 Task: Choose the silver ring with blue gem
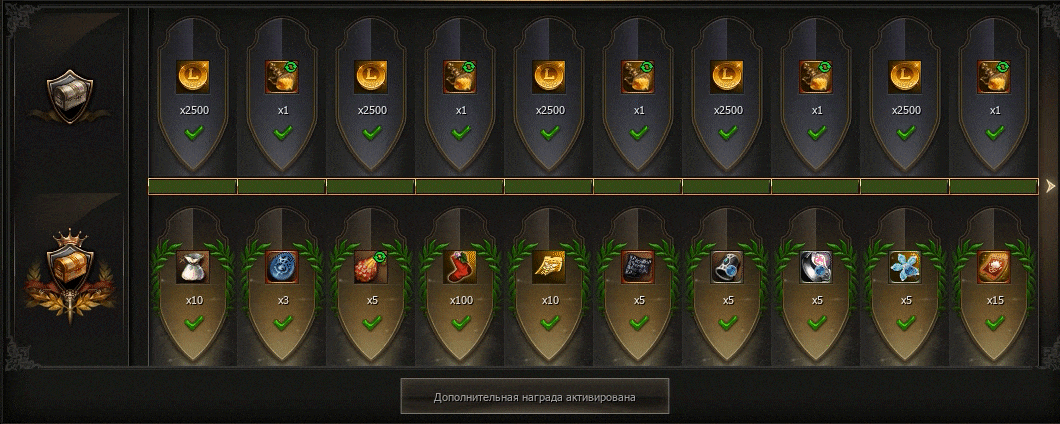pos(727,267)
